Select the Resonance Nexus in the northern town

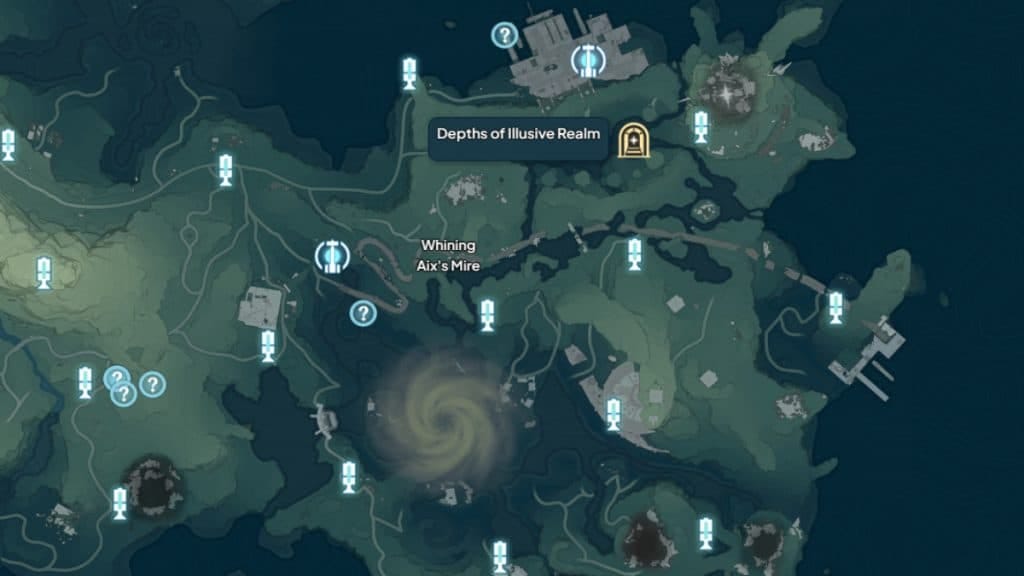[589, 61]
